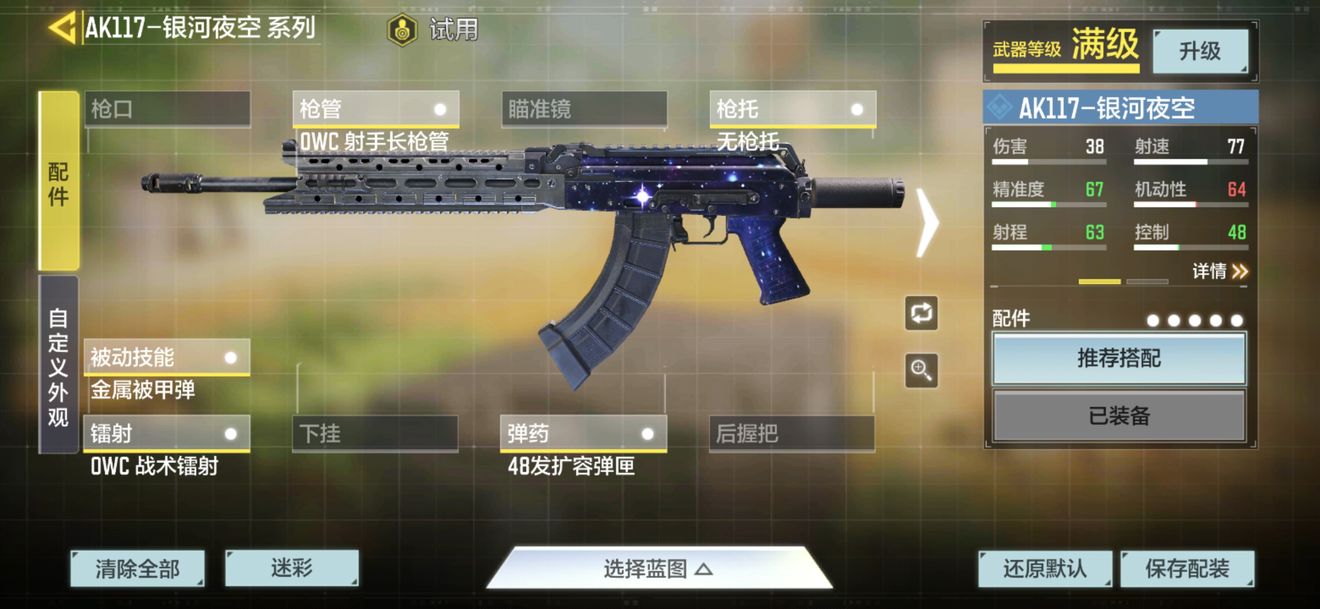Open the 枪托 stock attachment slot
1320x609 pixels.
tap(793, 109)
